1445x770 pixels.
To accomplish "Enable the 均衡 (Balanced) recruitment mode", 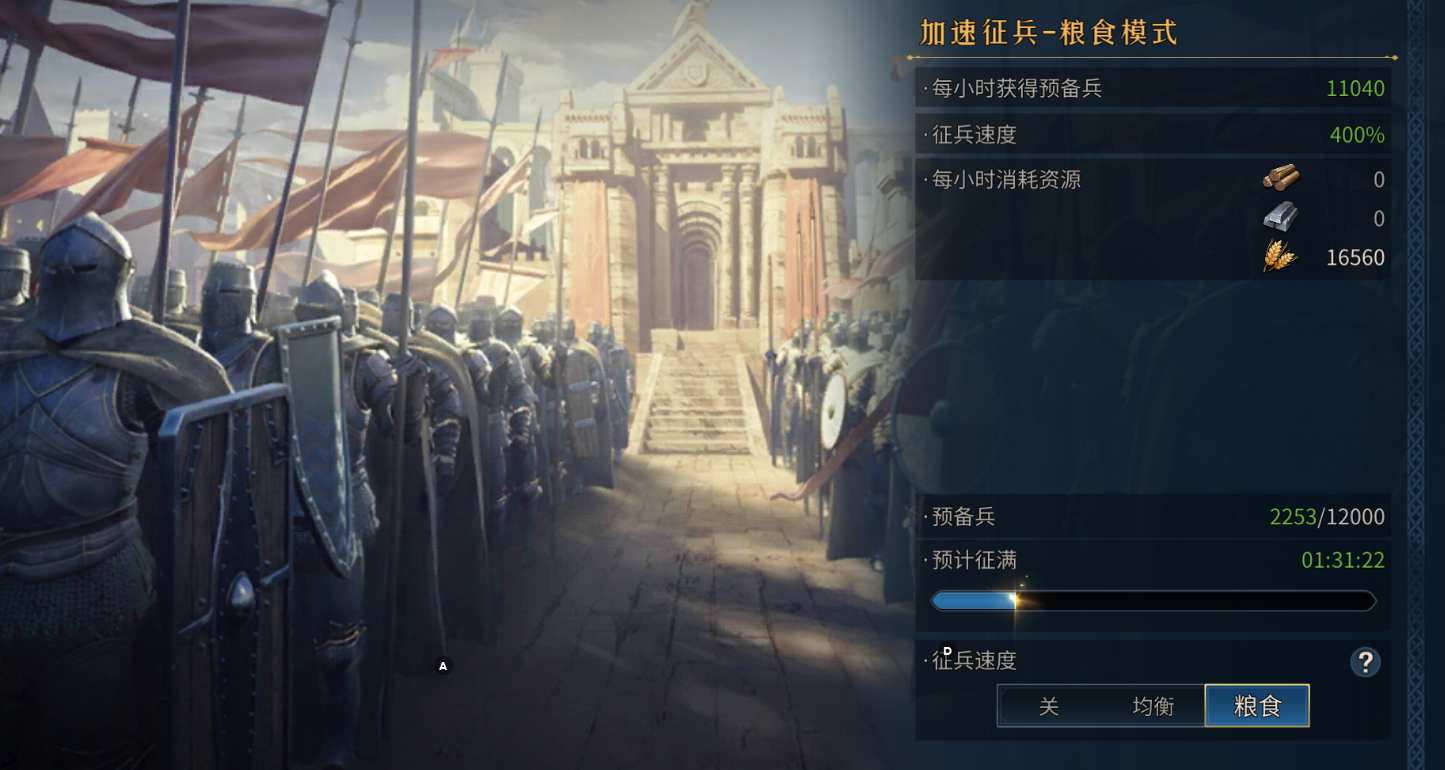I will coord(1152,705).
